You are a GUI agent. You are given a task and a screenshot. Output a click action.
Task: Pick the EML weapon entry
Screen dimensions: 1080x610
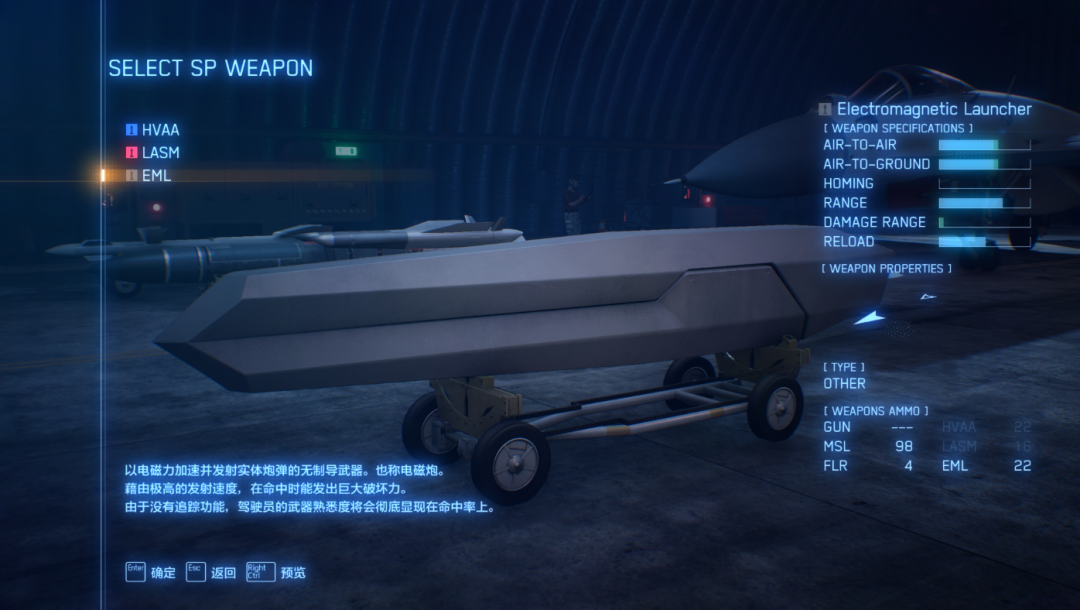click(156, 176)
